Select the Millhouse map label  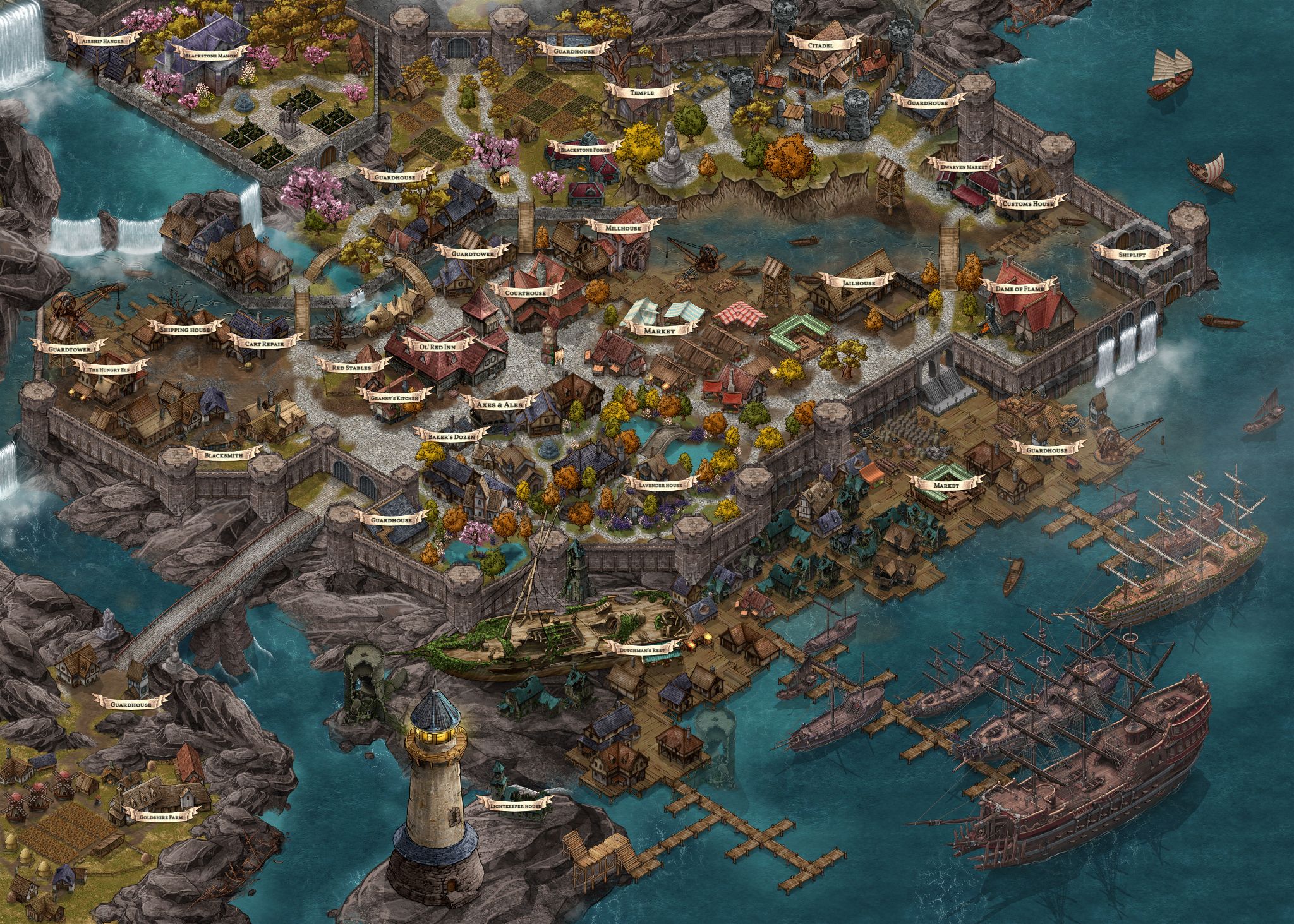[x=622, y=227]
